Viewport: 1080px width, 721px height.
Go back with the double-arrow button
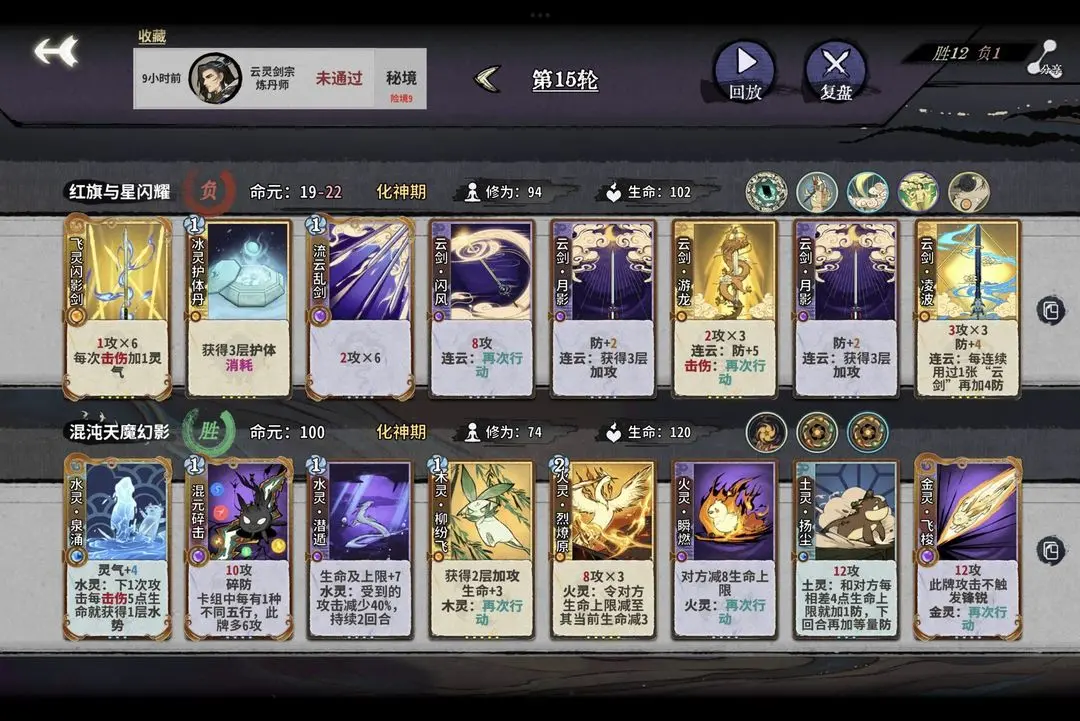[x=56, y=52]
